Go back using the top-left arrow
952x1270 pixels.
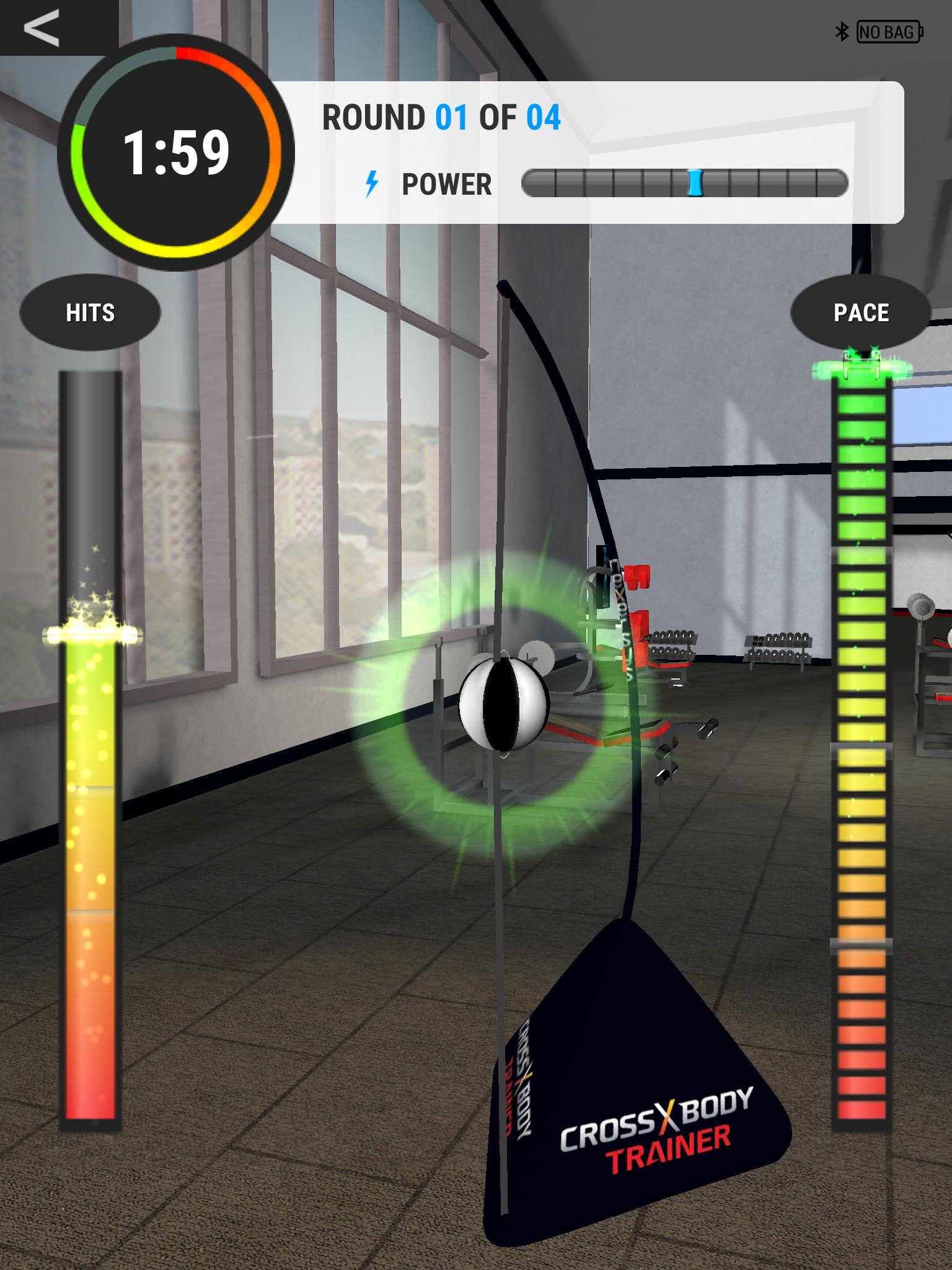point(42,27)
